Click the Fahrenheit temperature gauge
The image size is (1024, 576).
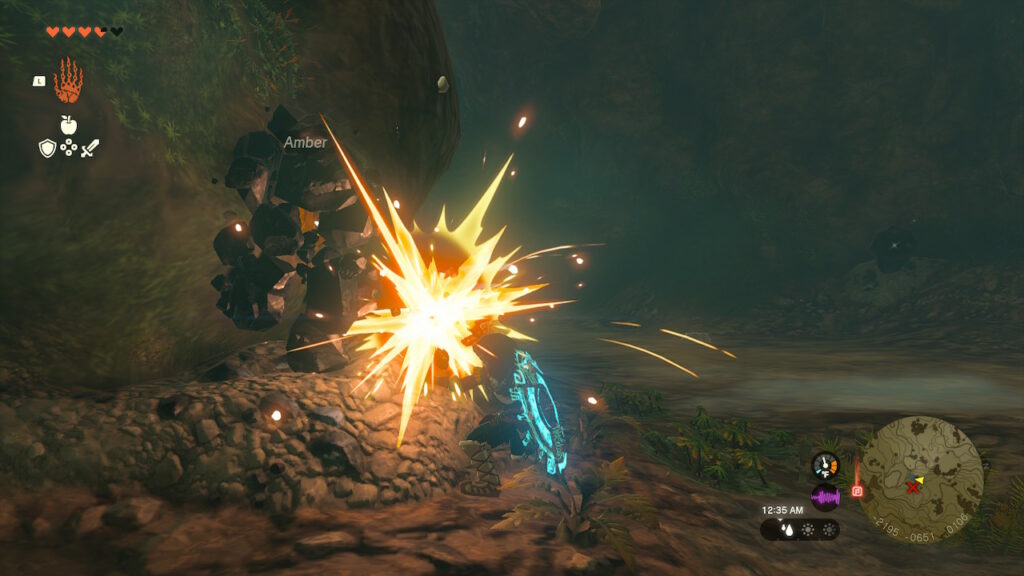(825, 465)
